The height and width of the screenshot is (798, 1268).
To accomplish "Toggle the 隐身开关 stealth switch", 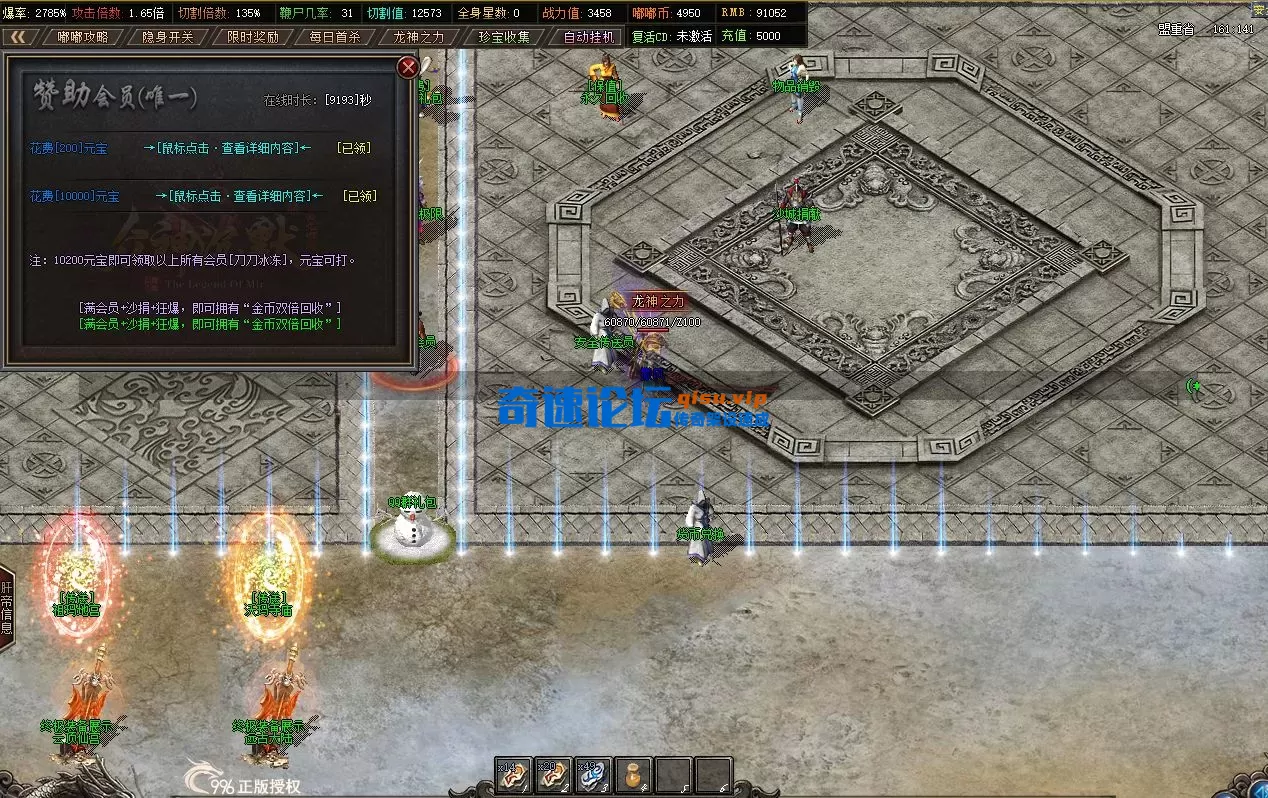I will tap(167, 37).
